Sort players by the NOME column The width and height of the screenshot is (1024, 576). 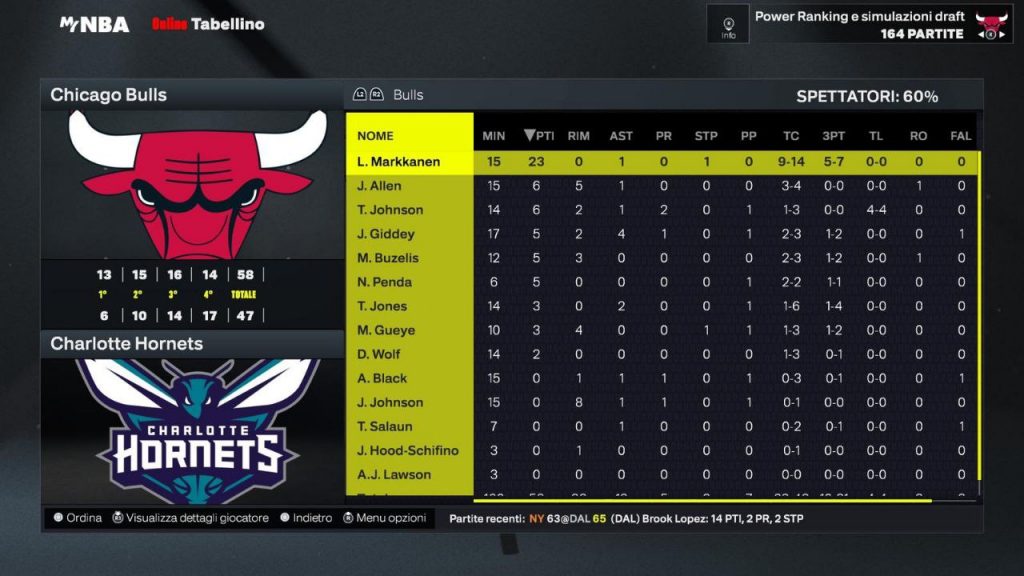point(375,136)
